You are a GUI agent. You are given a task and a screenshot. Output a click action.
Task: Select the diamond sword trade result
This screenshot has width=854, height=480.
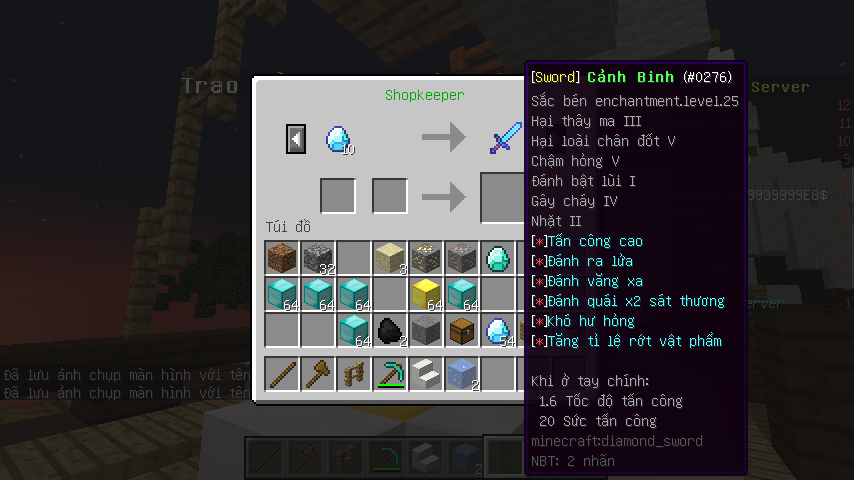(505, 138)
